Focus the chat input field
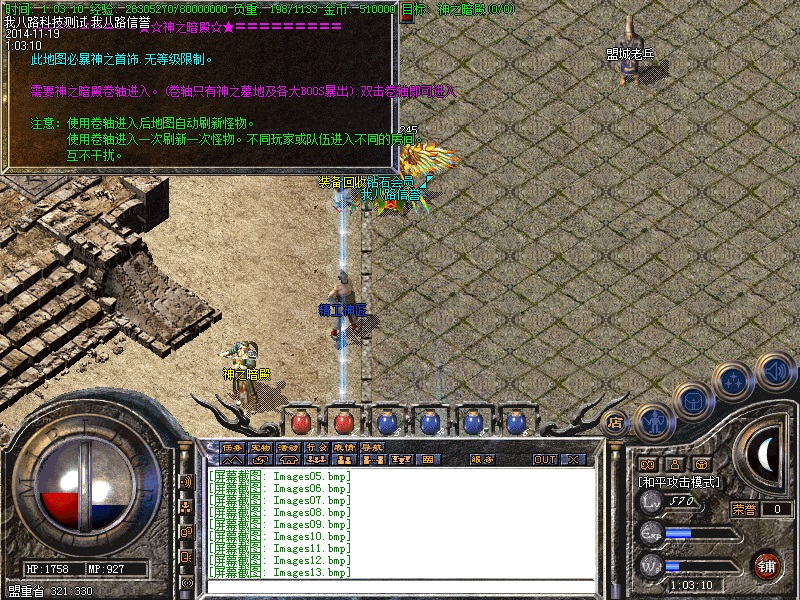 [400, 585]
